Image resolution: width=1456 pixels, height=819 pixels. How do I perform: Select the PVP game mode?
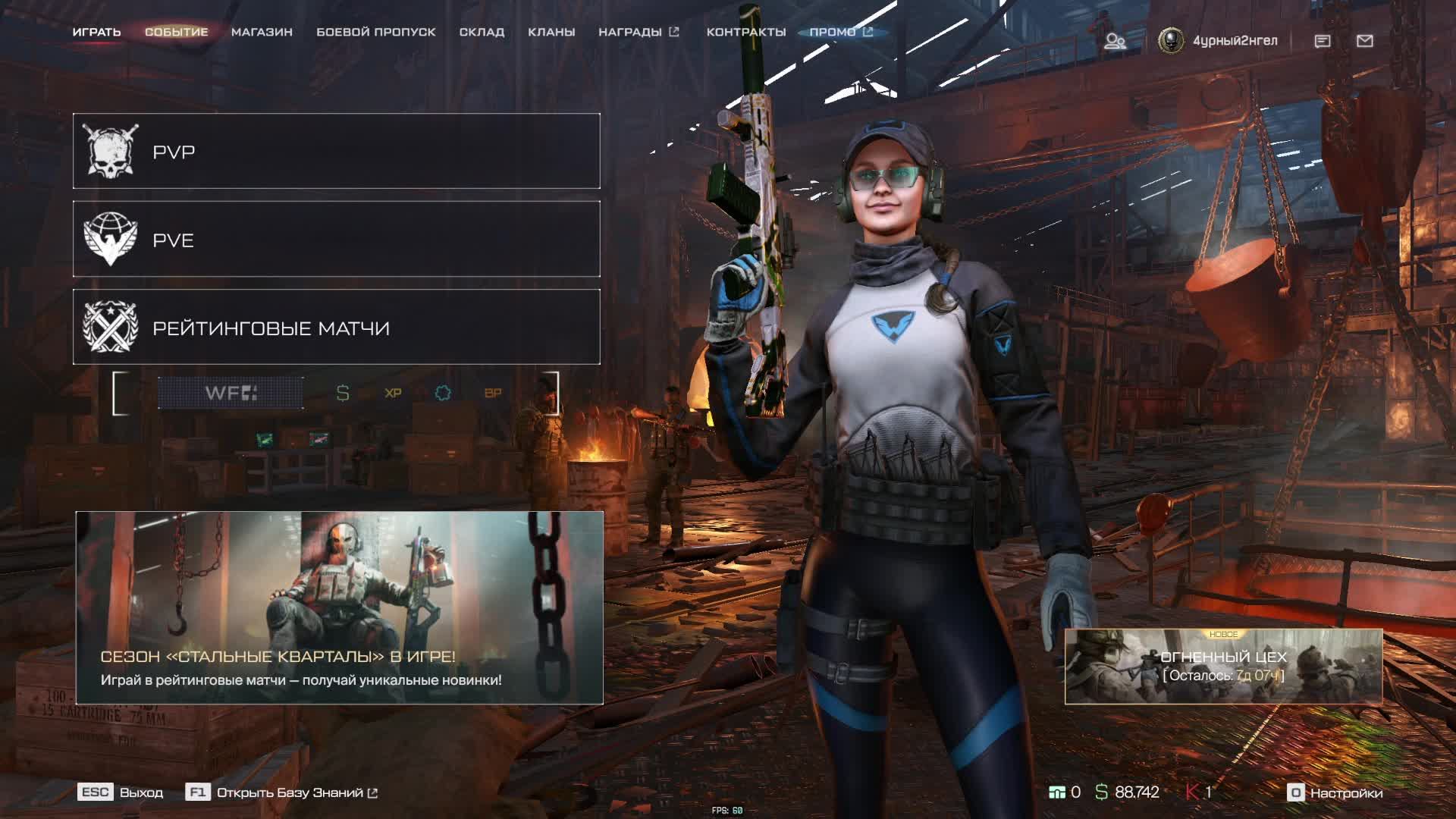coord(336,151)
